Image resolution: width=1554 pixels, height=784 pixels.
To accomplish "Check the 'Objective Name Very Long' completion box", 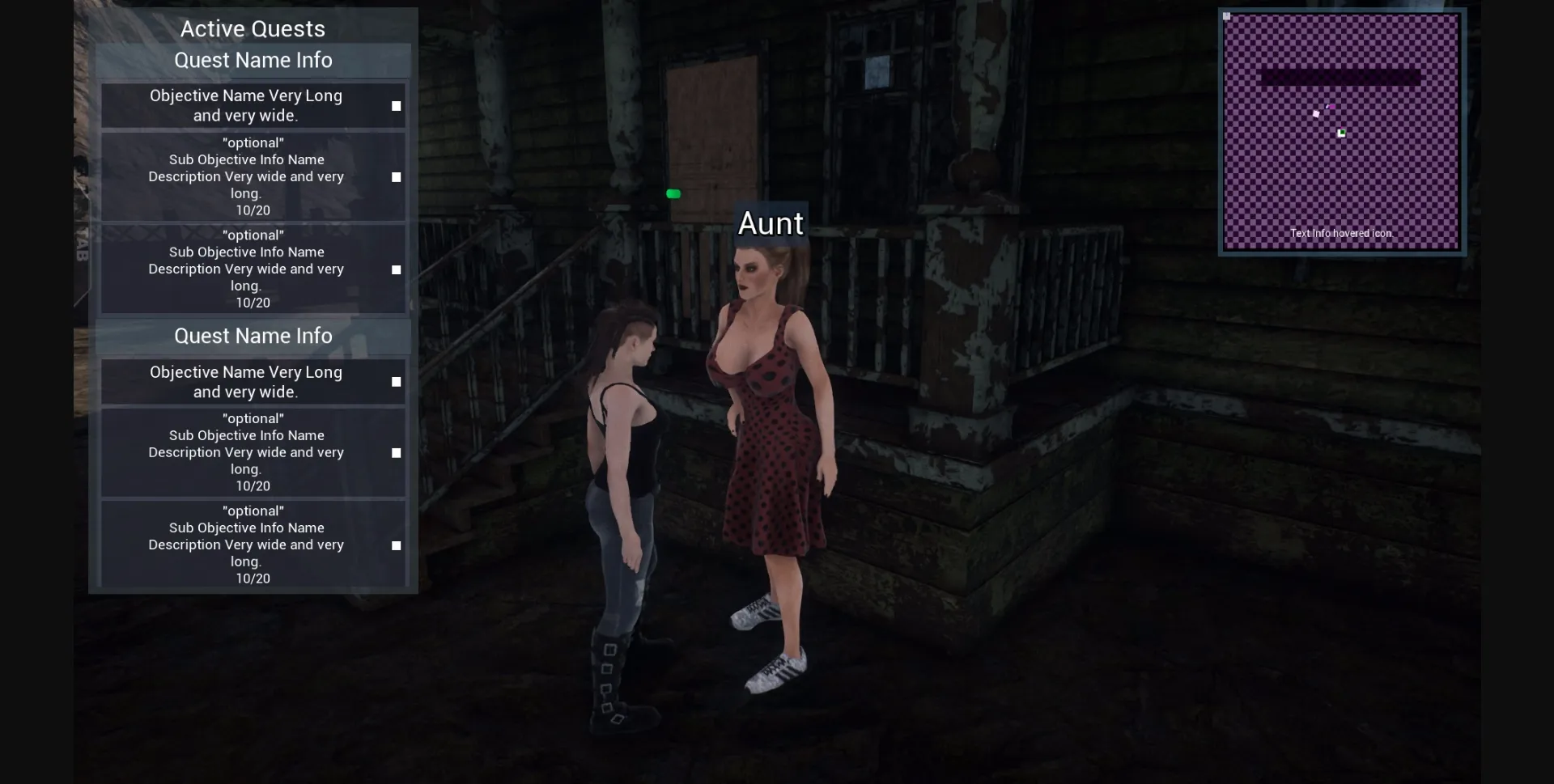I will coord(396,105).
